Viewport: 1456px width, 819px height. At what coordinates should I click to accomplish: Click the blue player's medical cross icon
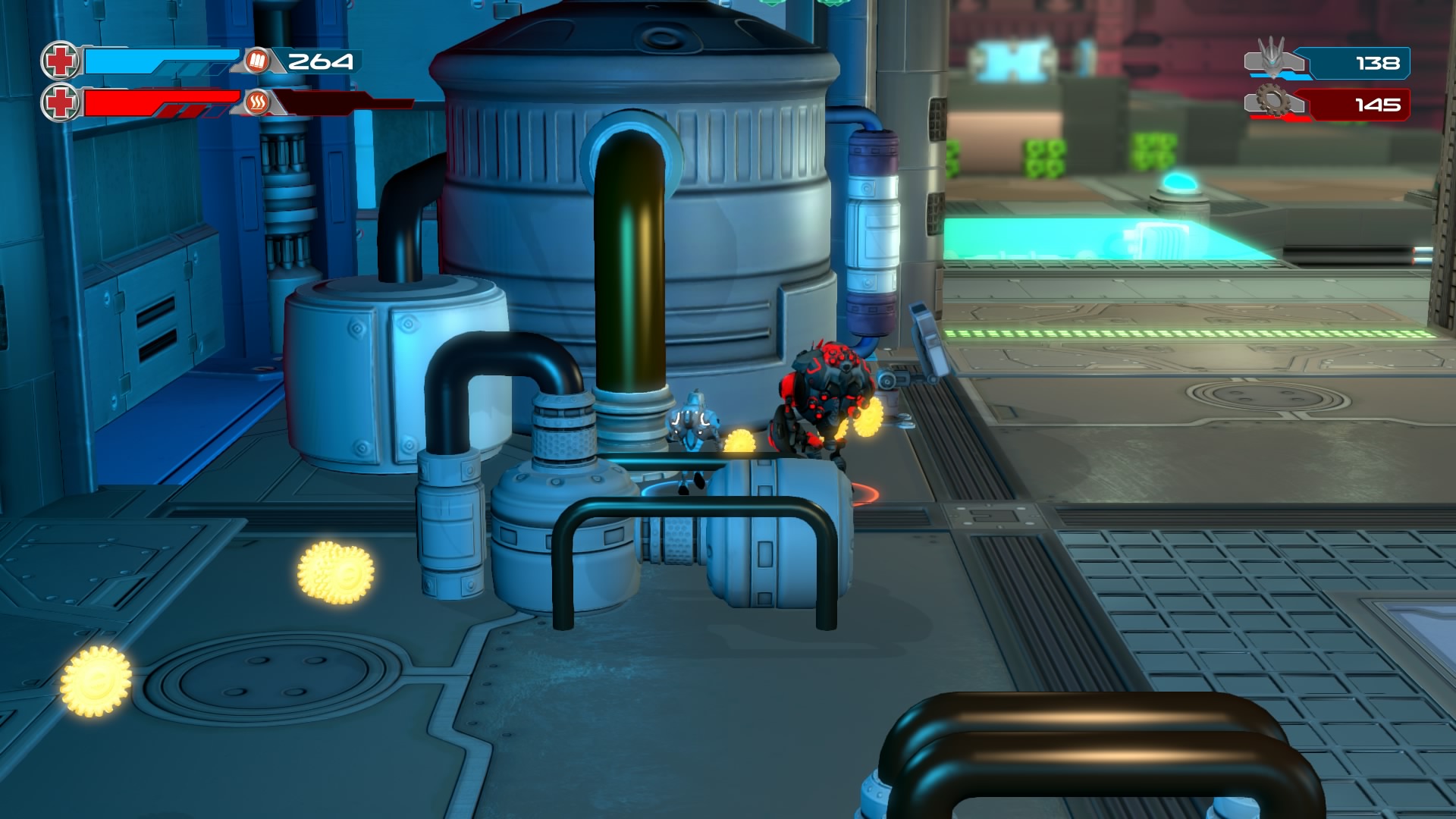[x=60, y=61]
